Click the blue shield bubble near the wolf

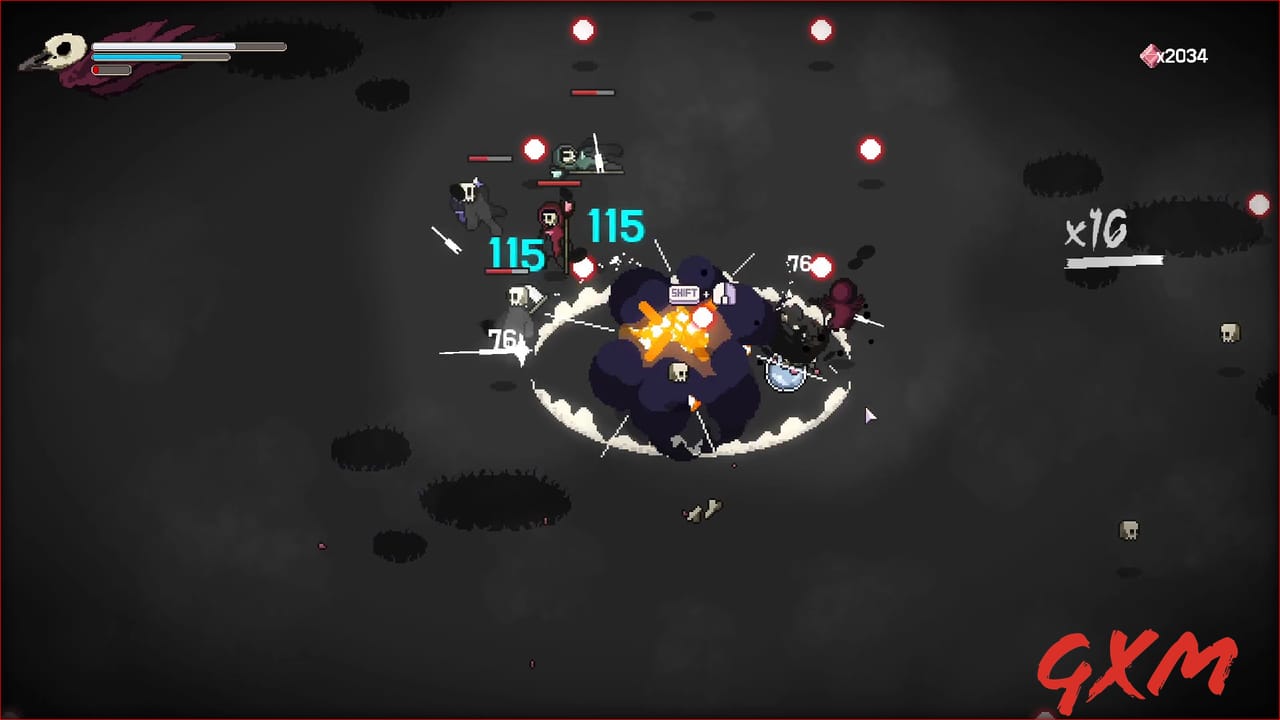pos(785,375)
